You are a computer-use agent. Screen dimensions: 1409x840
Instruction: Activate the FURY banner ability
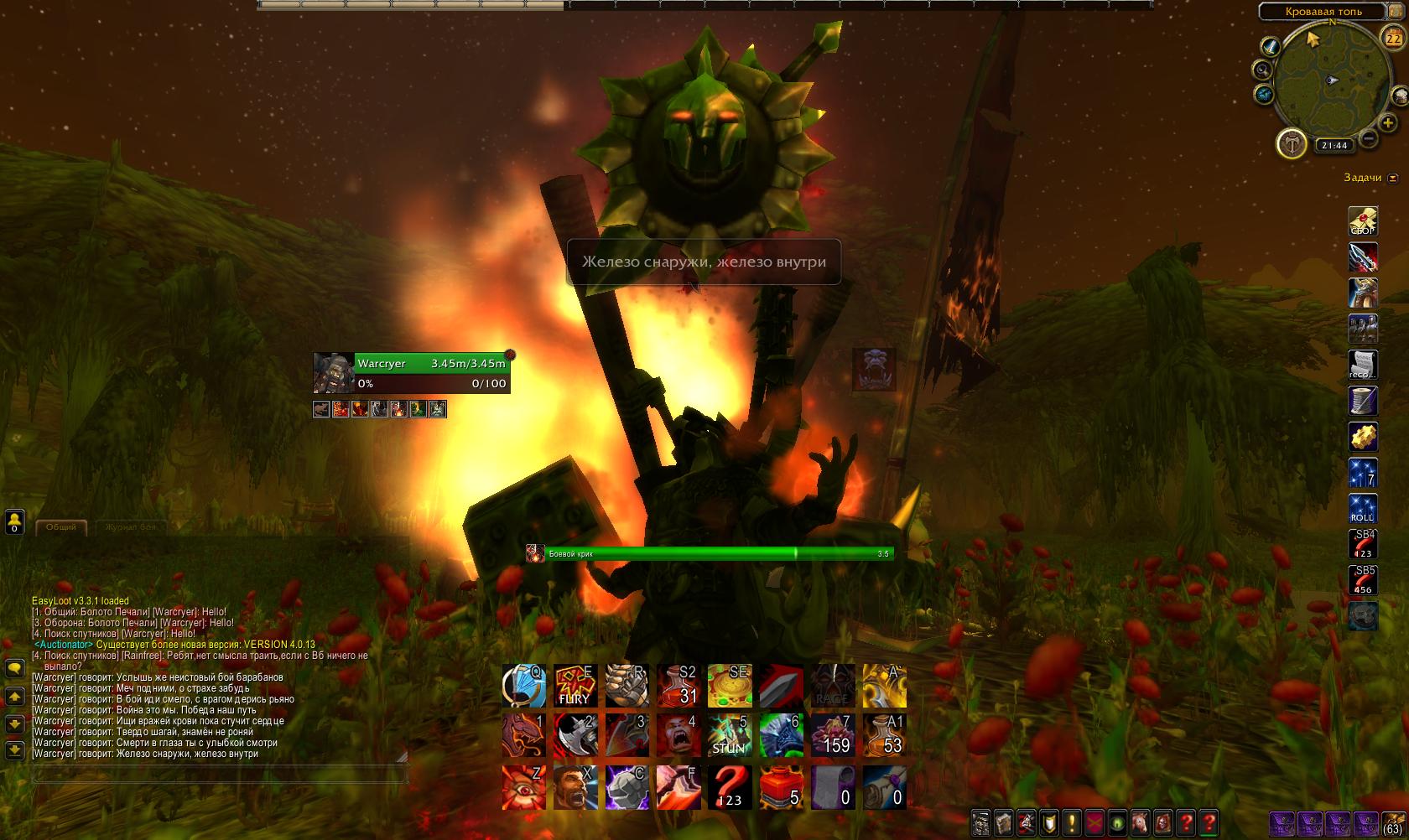pyautogui.click(x=575, y=686)
